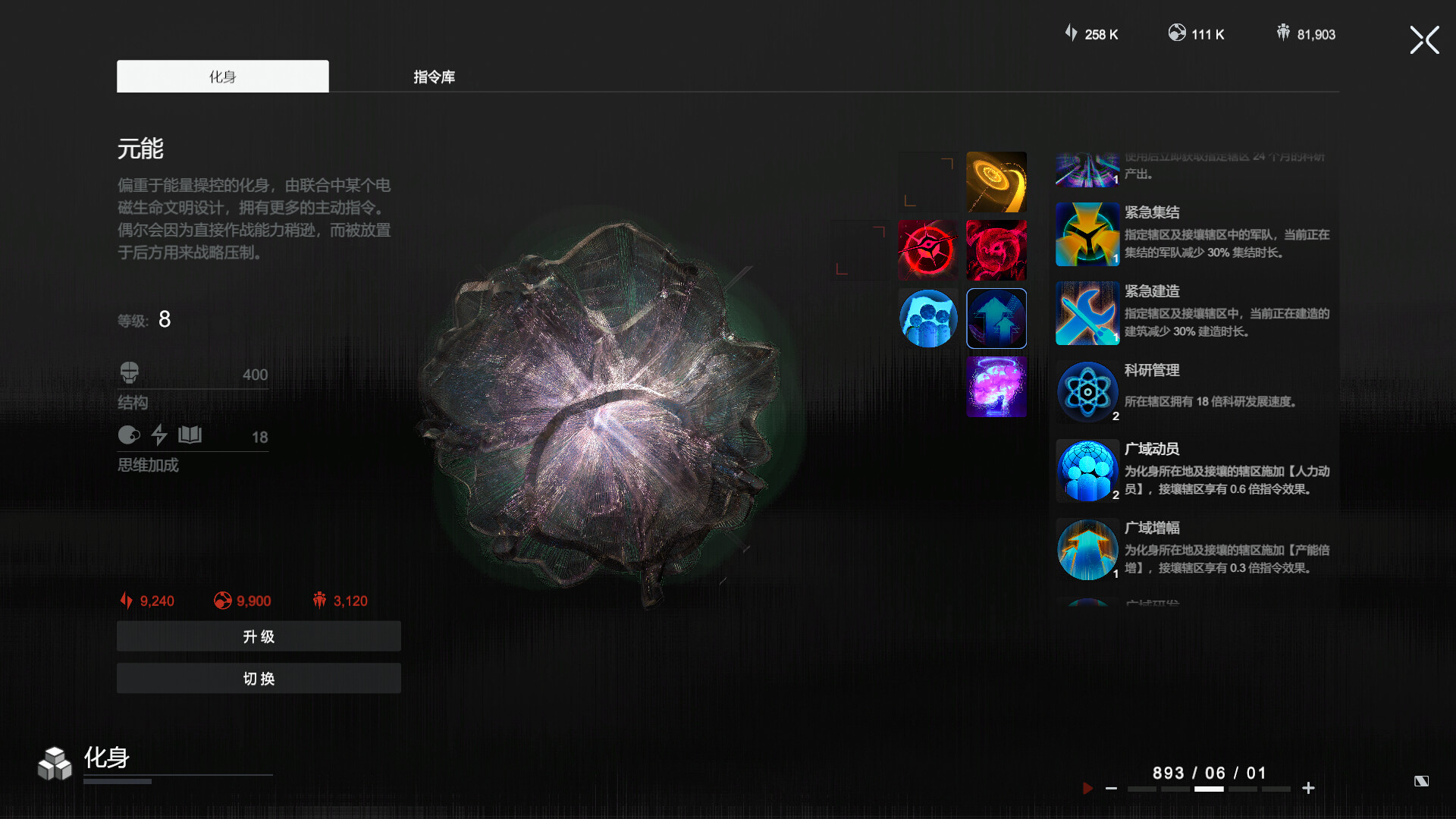Viewport: 1456px width, 819px height.
Task: Set game speed using the speed bar
Action: click(x=1210, y=789)
